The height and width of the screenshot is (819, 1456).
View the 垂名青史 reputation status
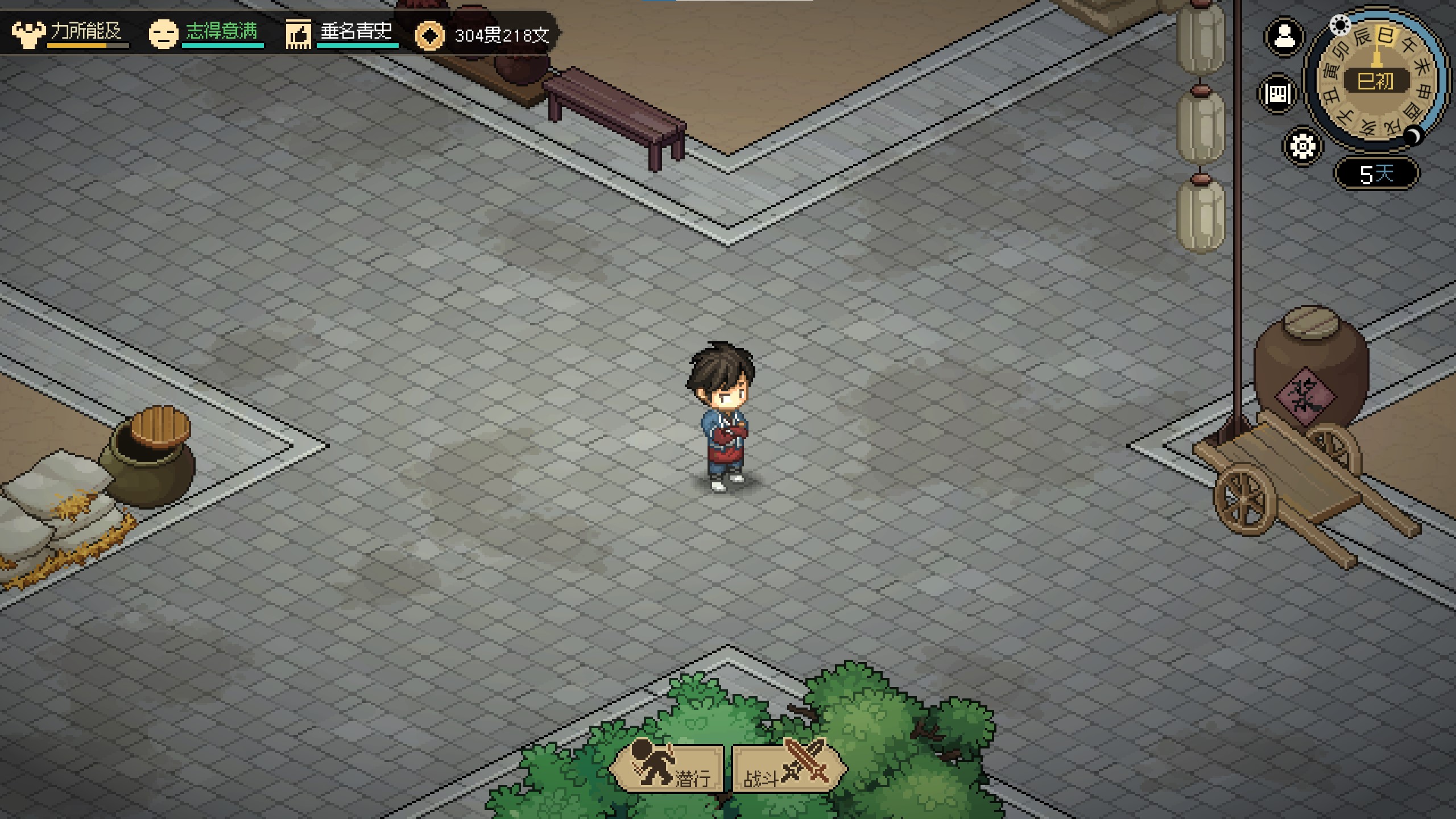pyautogui.click(x=341, y=33)
